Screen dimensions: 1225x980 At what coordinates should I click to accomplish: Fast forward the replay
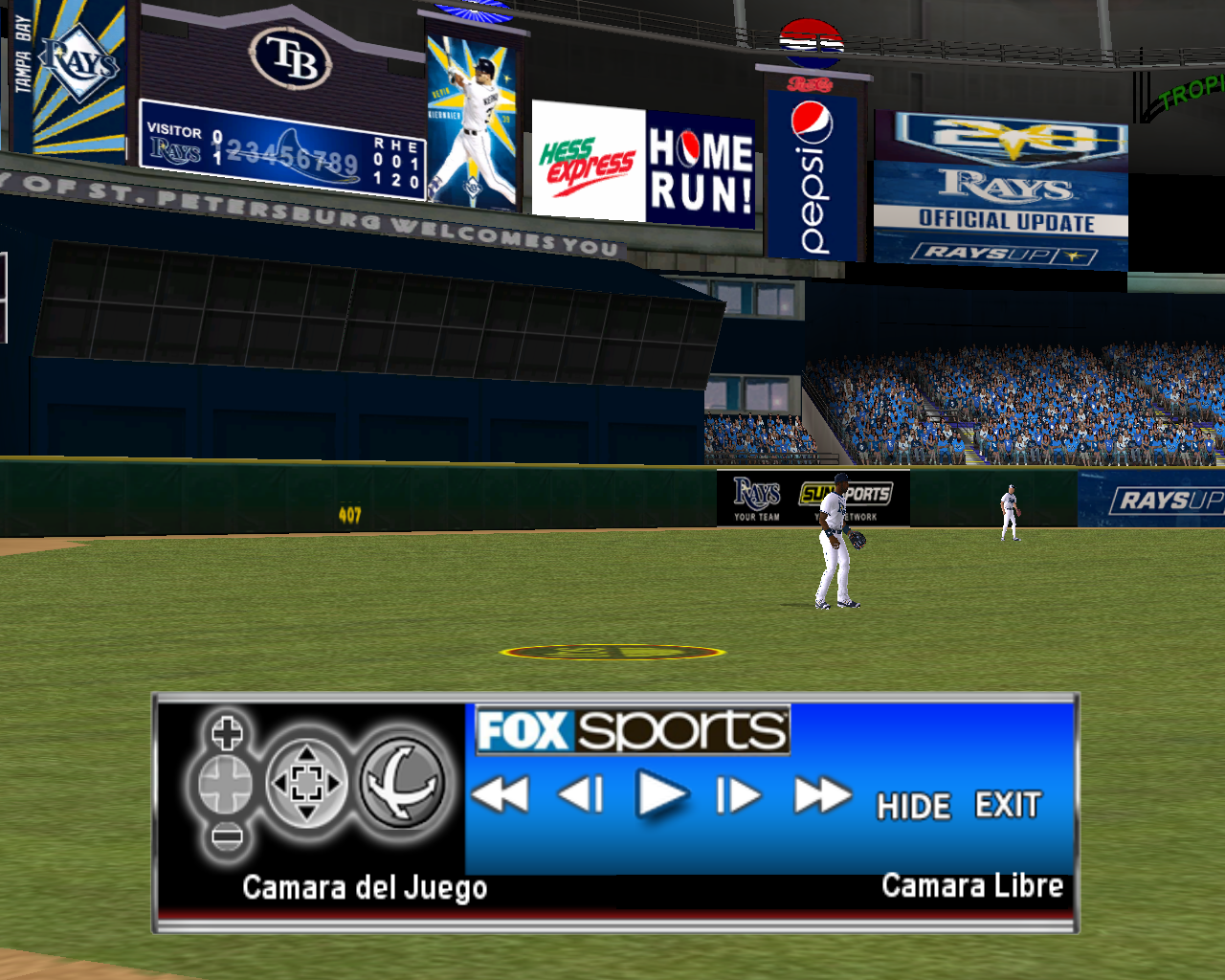tap(822, 795)
